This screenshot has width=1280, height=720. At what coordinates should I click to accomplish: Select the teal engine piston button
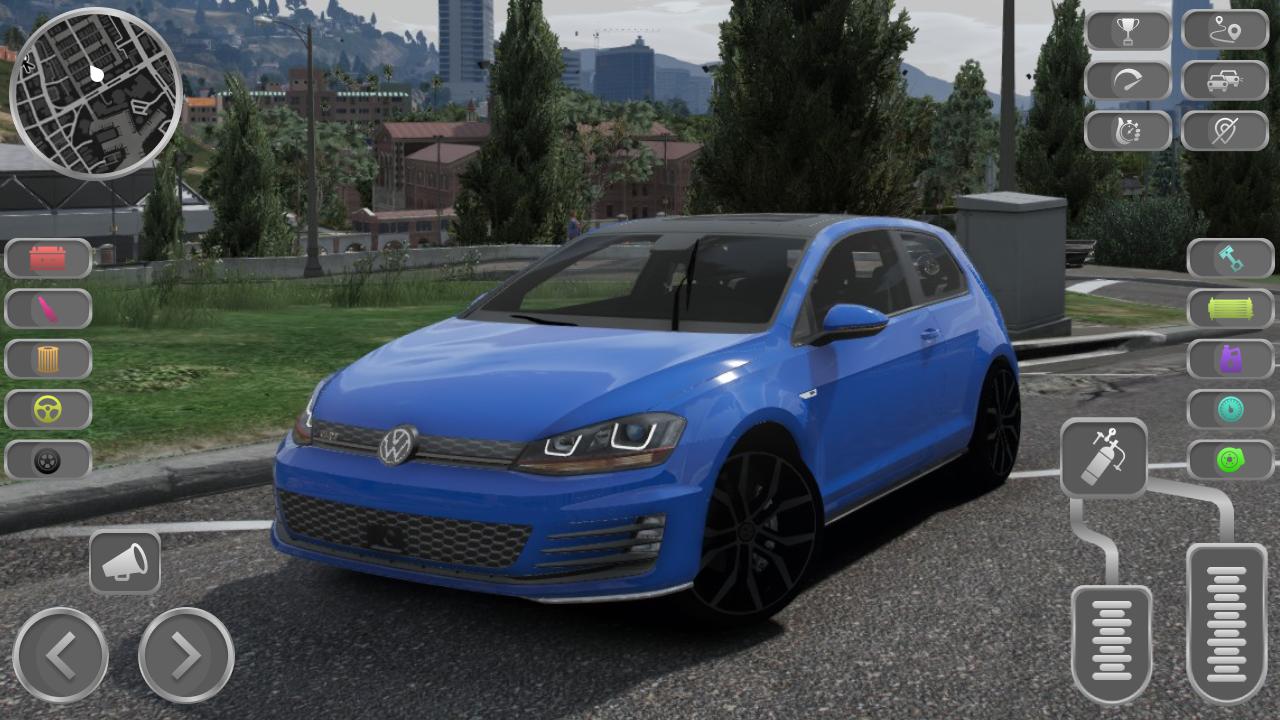1230,259
